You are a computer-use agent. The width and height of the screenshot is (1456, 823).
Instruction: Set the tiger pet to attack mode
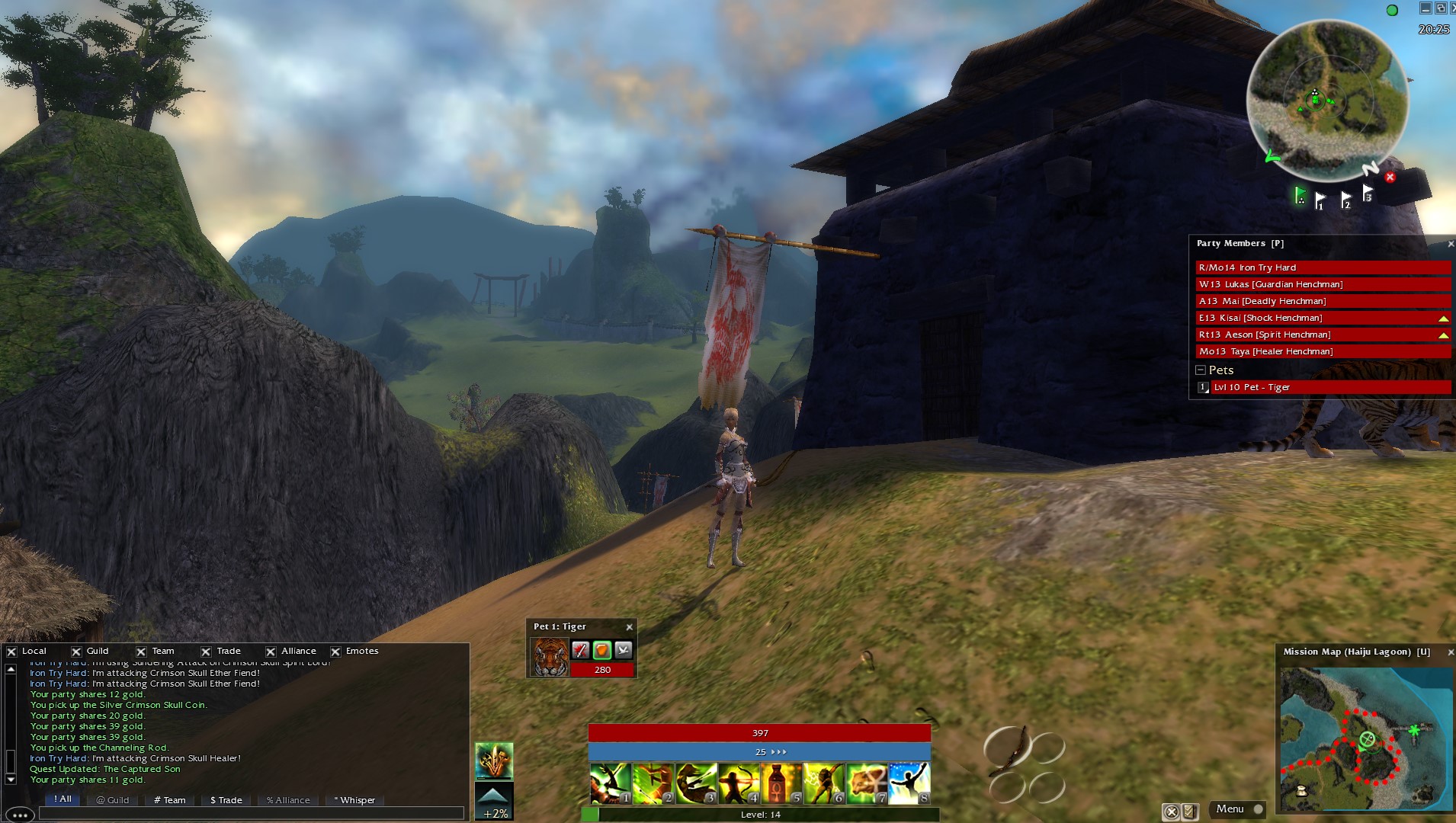(x=581, y=650)
